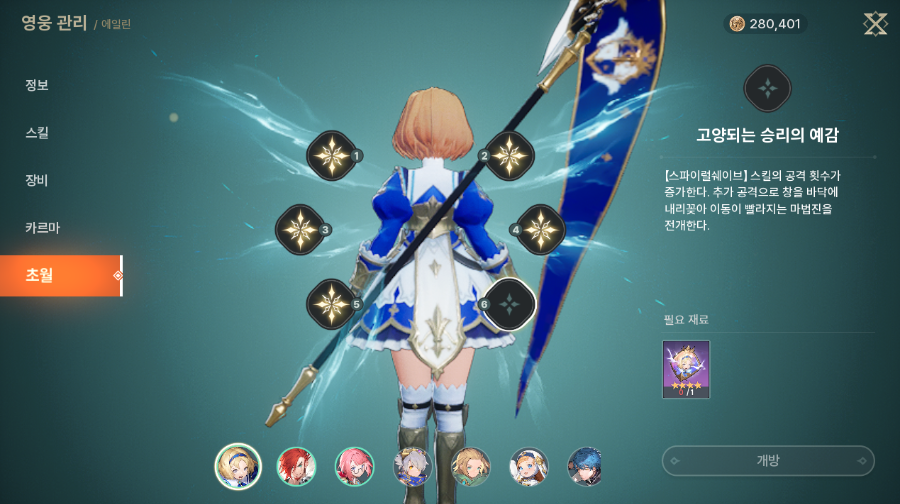The height and width of the screenshot is (504, 900).
Task: Switch to the red-haired hero portrait
Action: coord(296,467)
